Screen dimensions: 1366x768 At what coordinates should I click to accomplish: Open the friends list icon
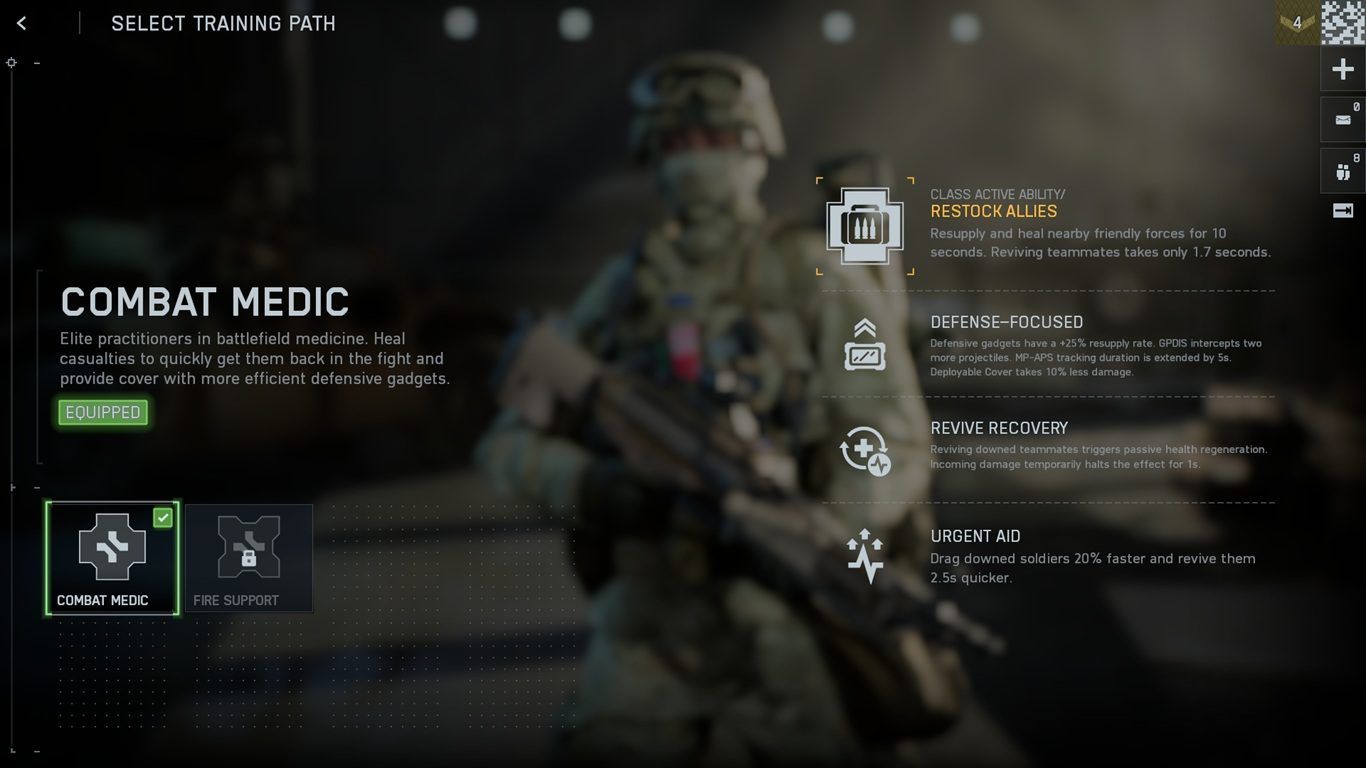[x=1343, y=171]
